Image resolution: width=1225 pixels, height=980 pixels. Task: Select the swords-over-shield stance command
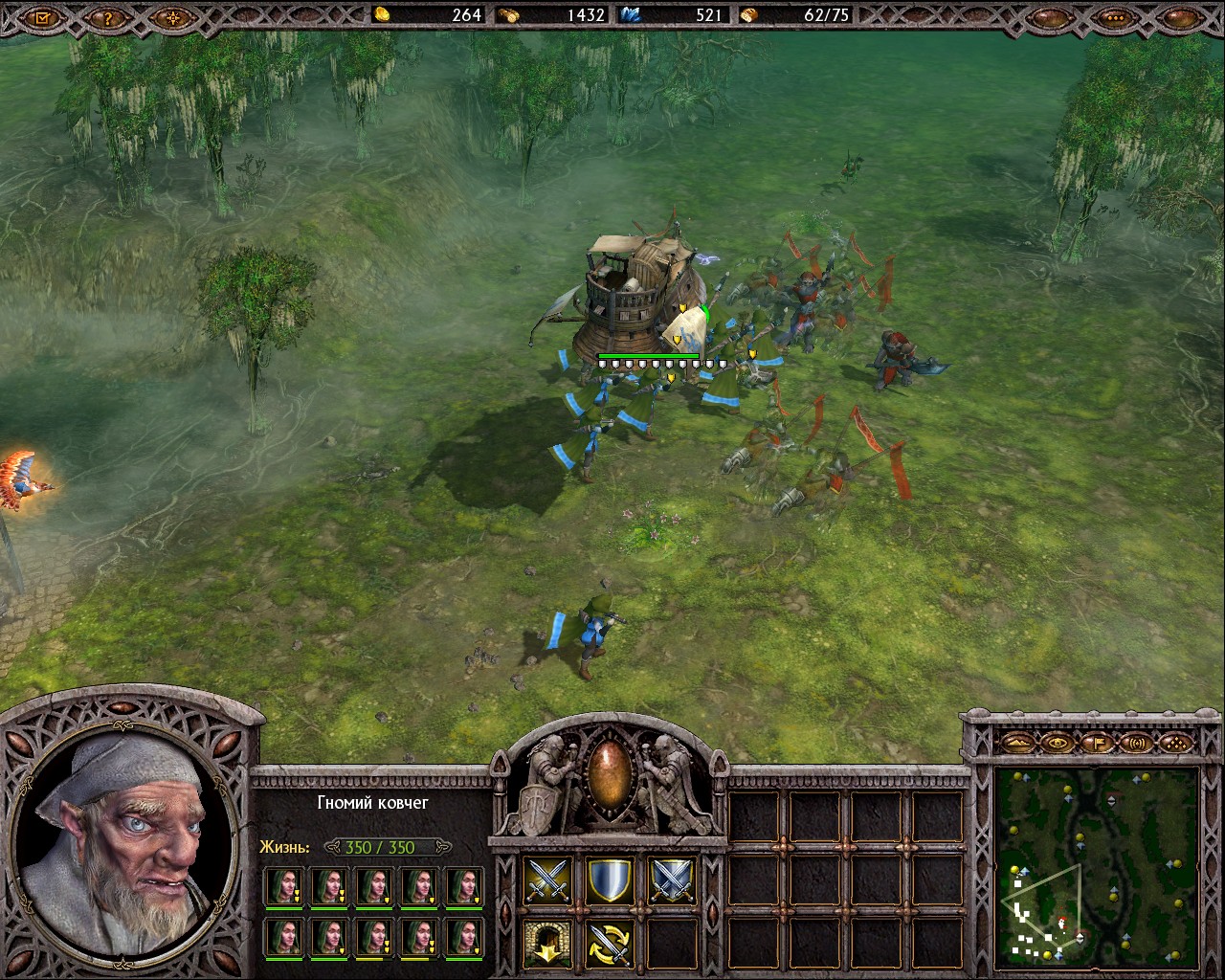tap(671, 880)
